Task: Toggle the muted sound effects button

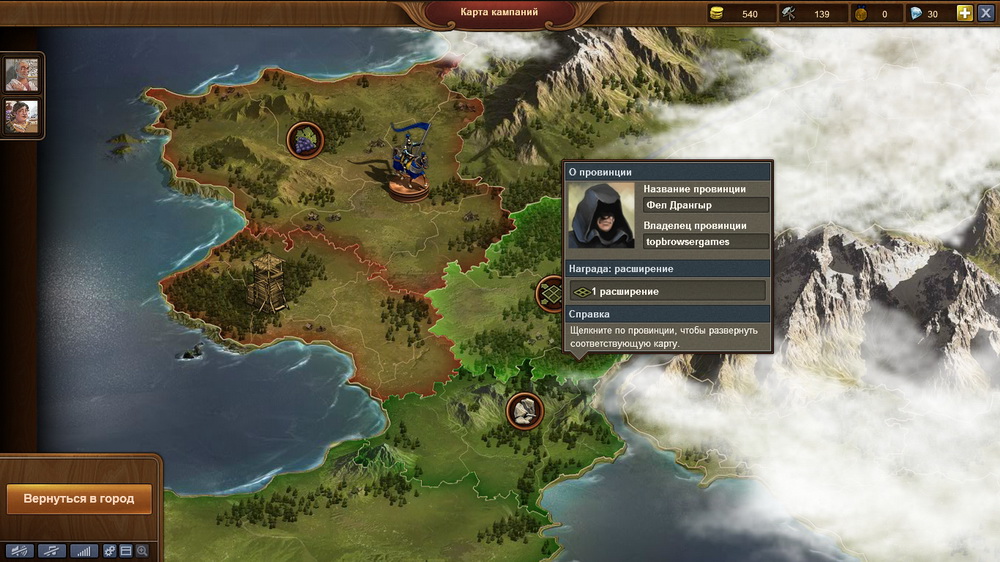Action: (19, 551)
